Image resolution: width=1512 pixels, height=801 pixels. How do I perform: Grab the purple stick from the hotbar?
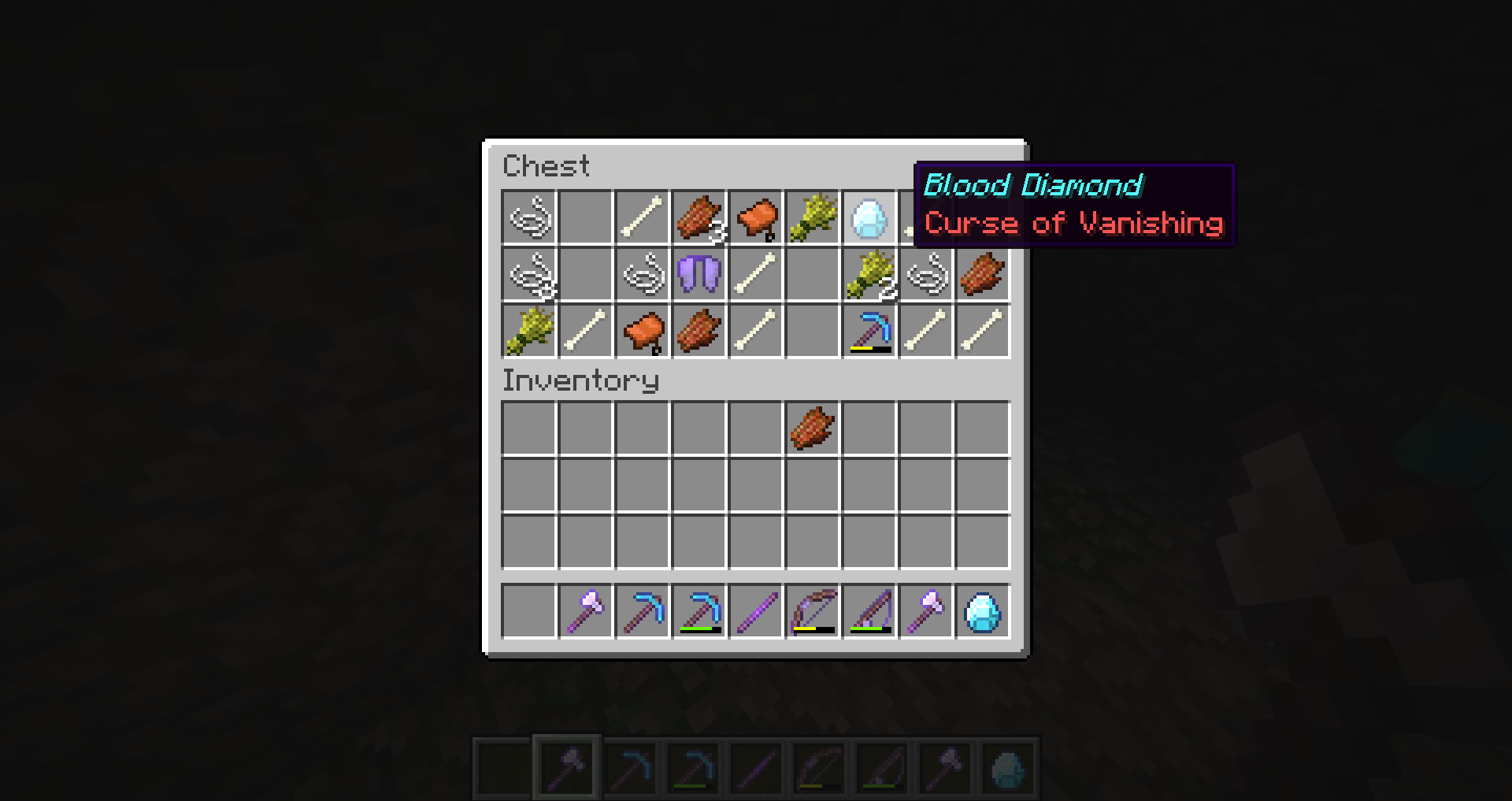tap(754, 613)
